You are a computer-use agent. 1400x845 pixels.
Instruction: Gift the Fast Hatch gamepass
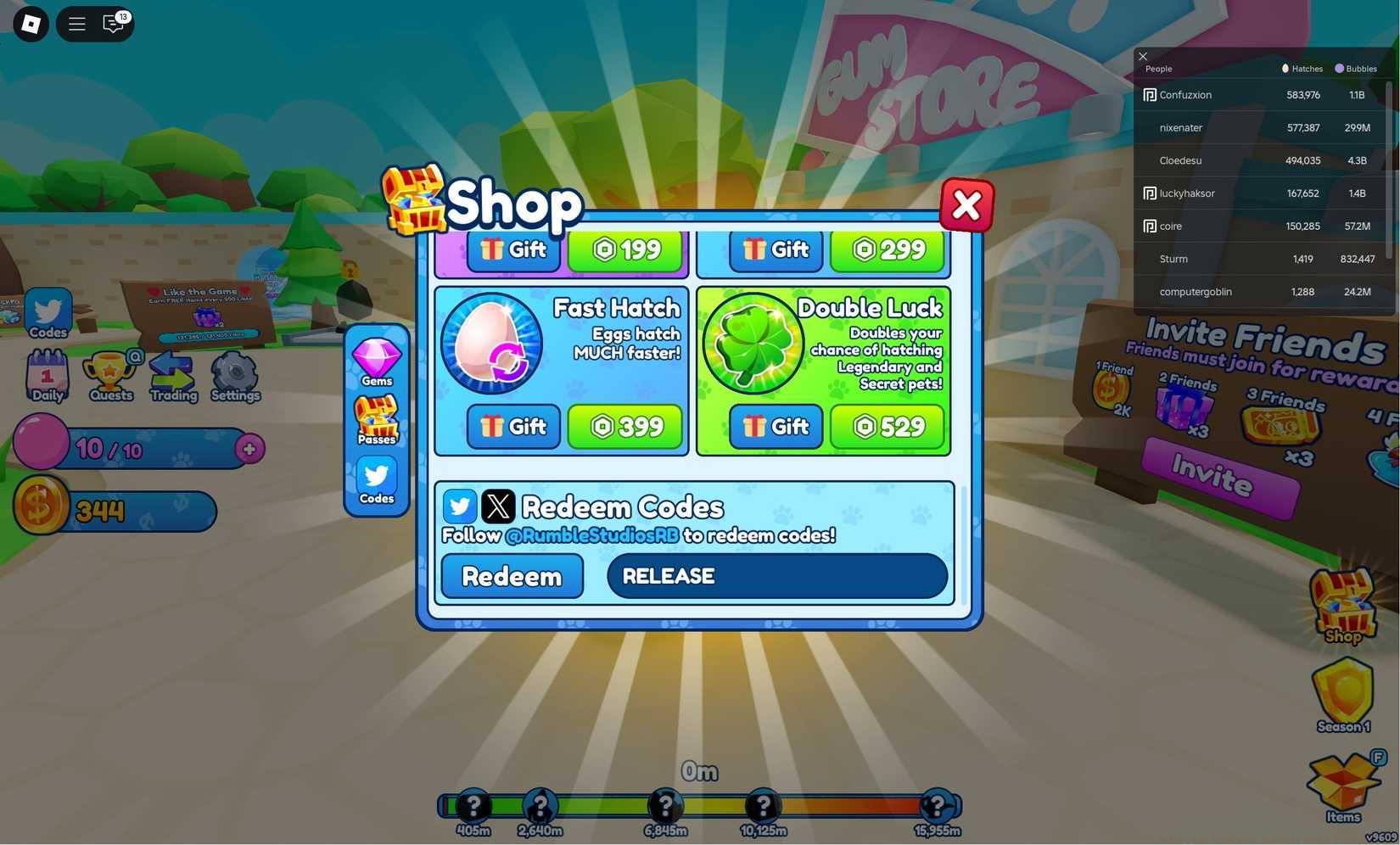512,427
